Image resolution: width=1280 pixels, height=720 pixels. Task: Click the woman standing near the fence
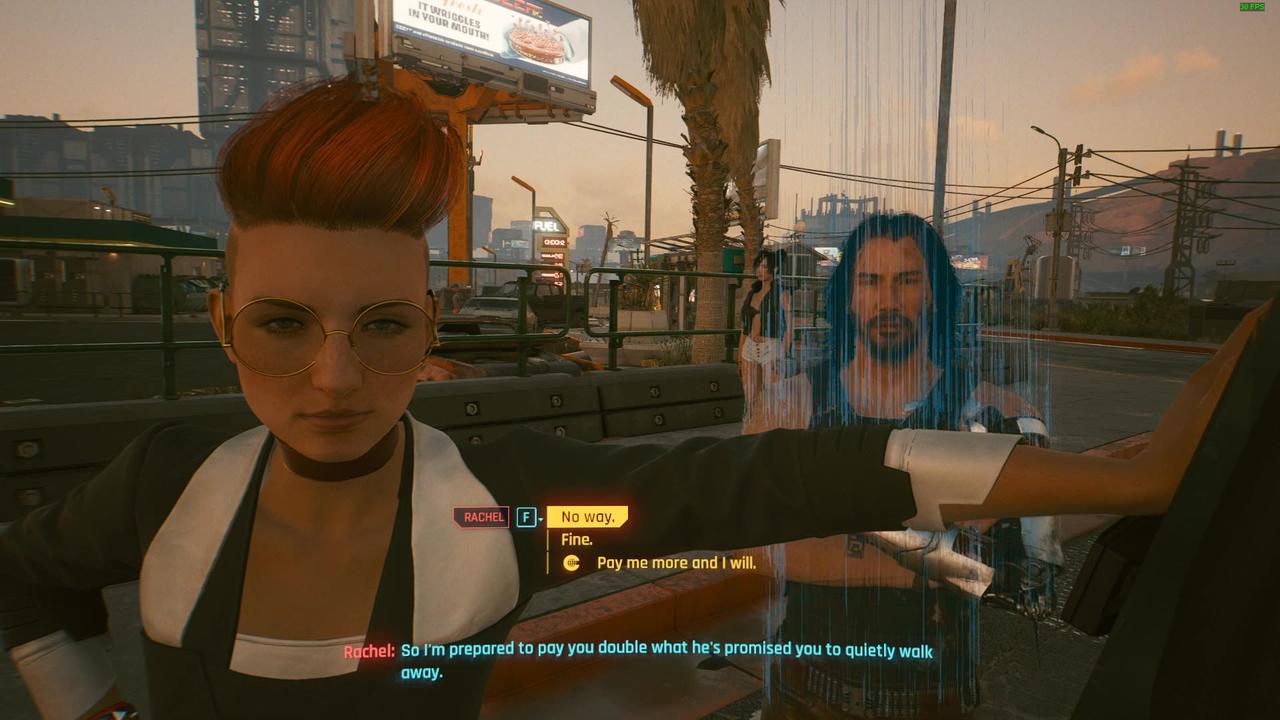point(763,320)
